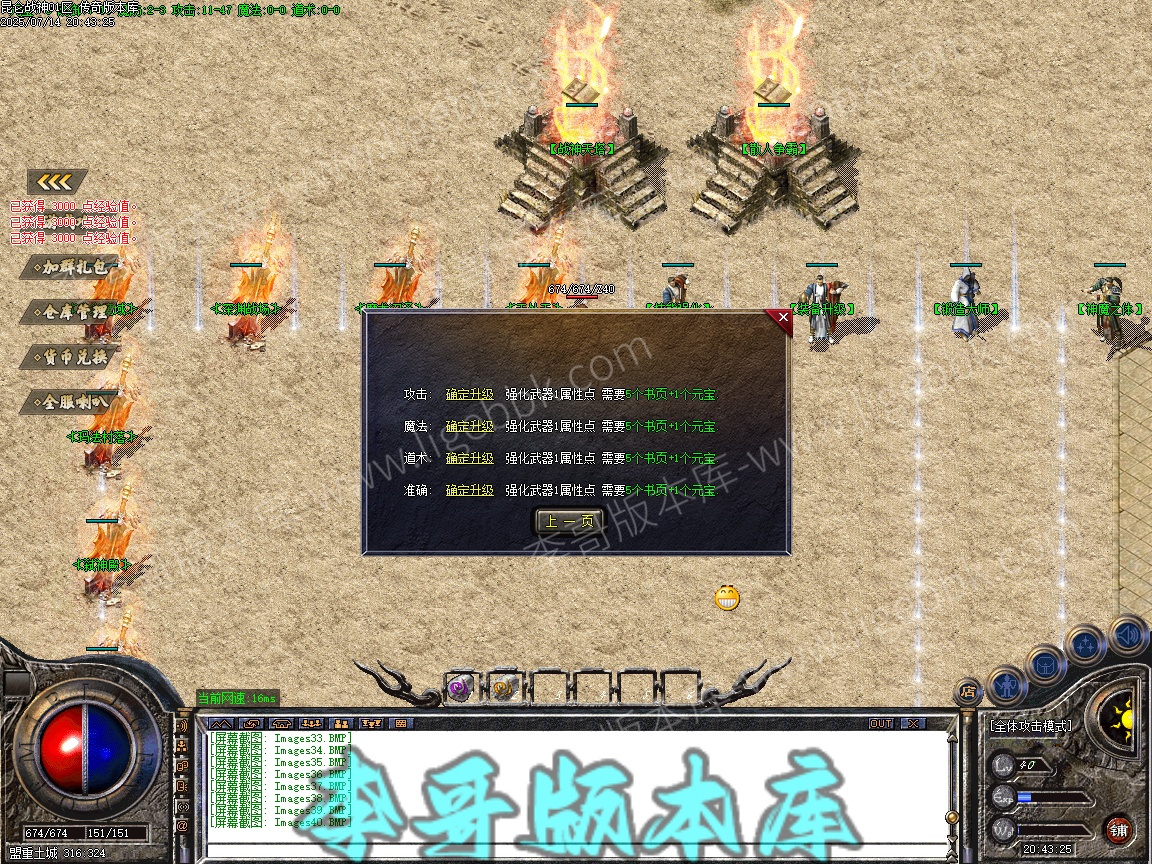Go back with the 上一页 button
Viewport: 1152px width, 864px height.
pos(569,522)
